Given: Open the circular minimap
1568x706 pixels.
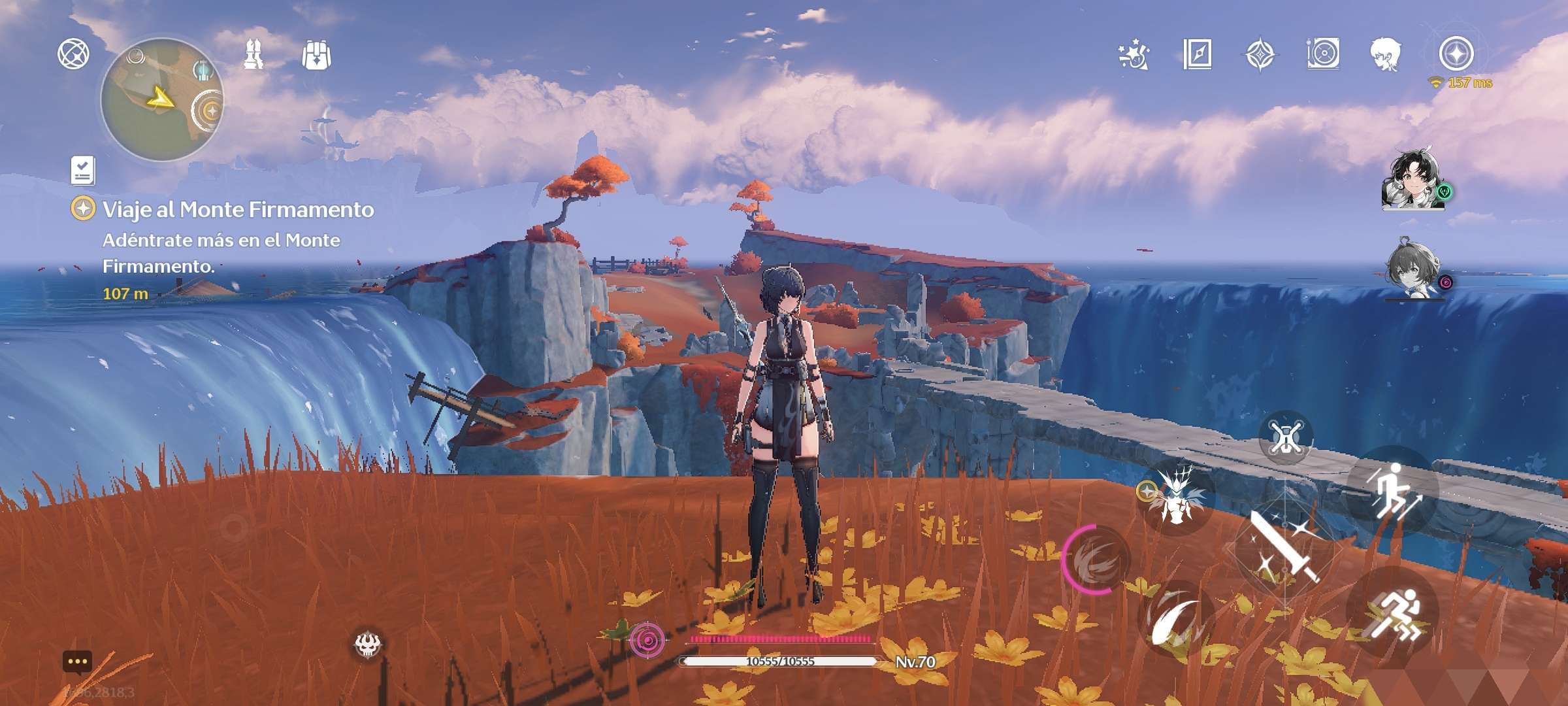Looking at the screenshot, I should pyautogui.click(x=162, y=99).
